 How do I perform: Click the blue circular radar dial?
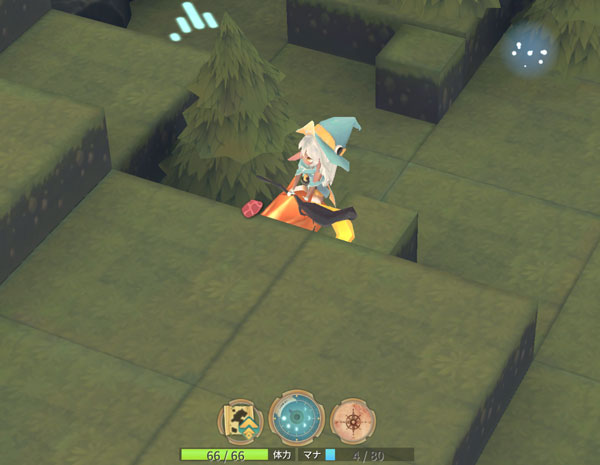(295, 418)
